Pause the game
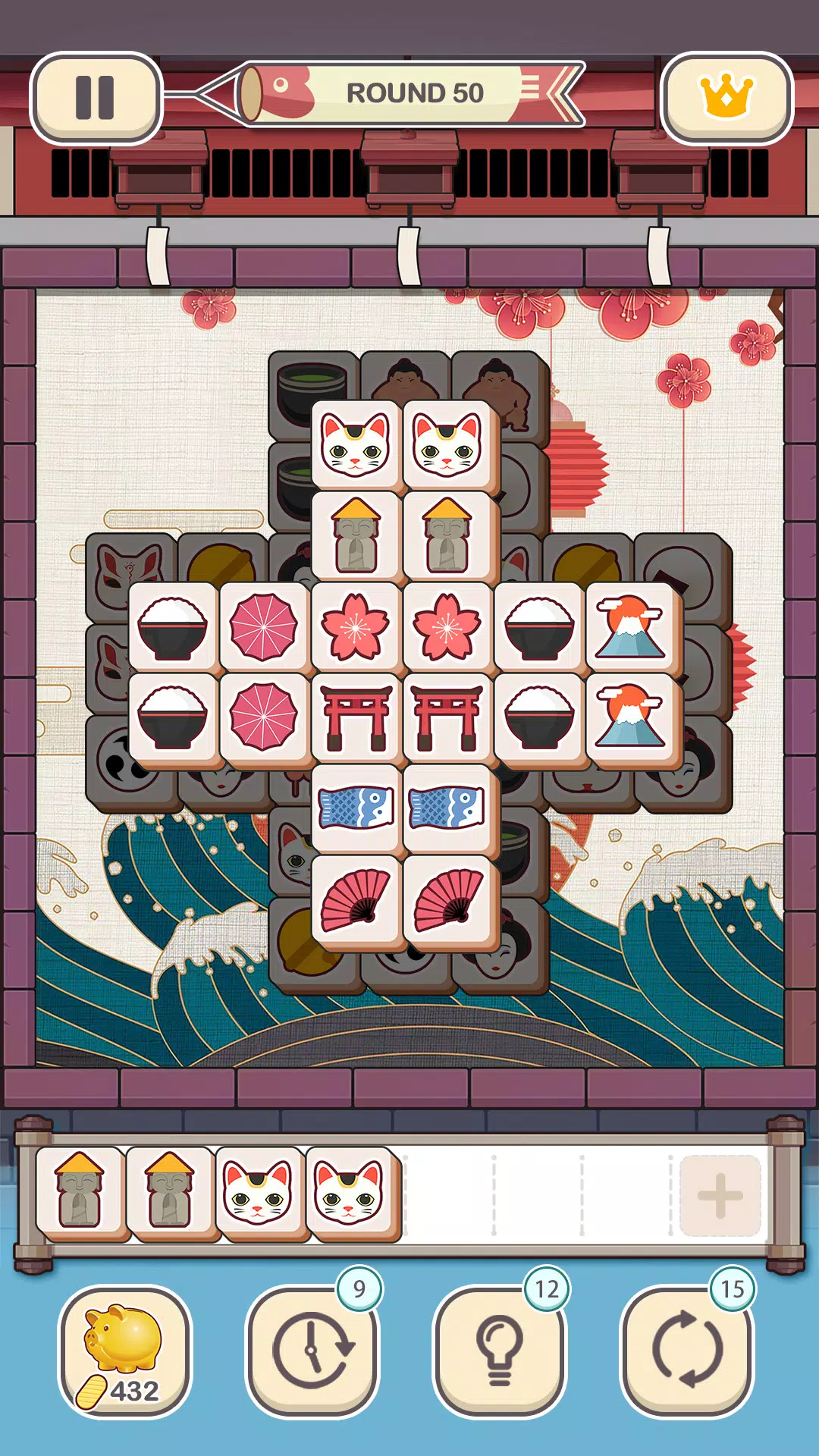 point(96,98)
